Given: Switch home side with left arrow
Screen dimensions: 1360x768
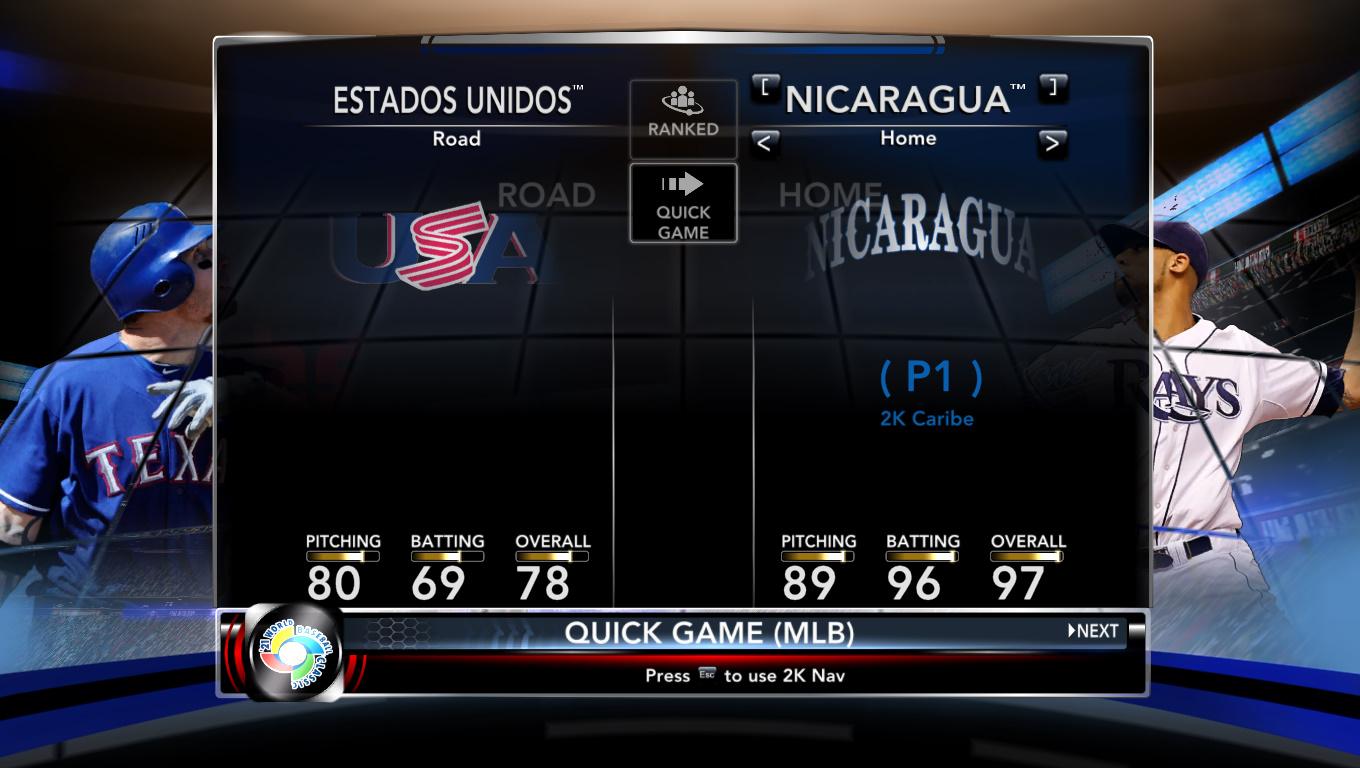Looking at the screenshot, I should pos(764,143).
